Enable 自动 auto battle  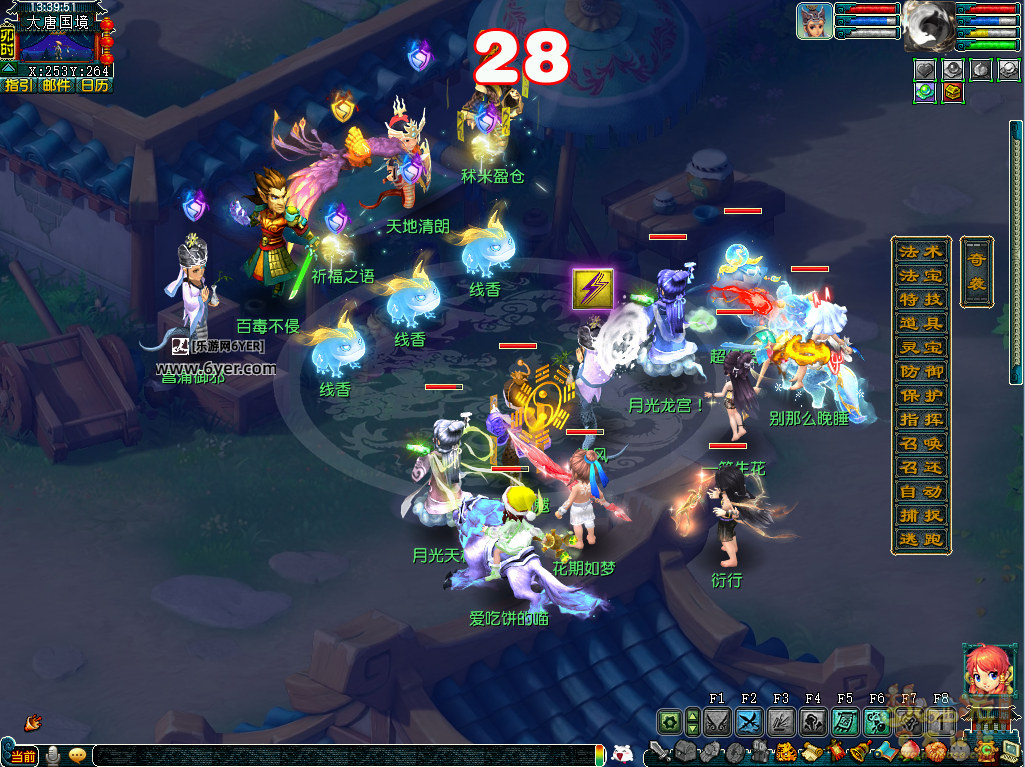coord(920,492)
